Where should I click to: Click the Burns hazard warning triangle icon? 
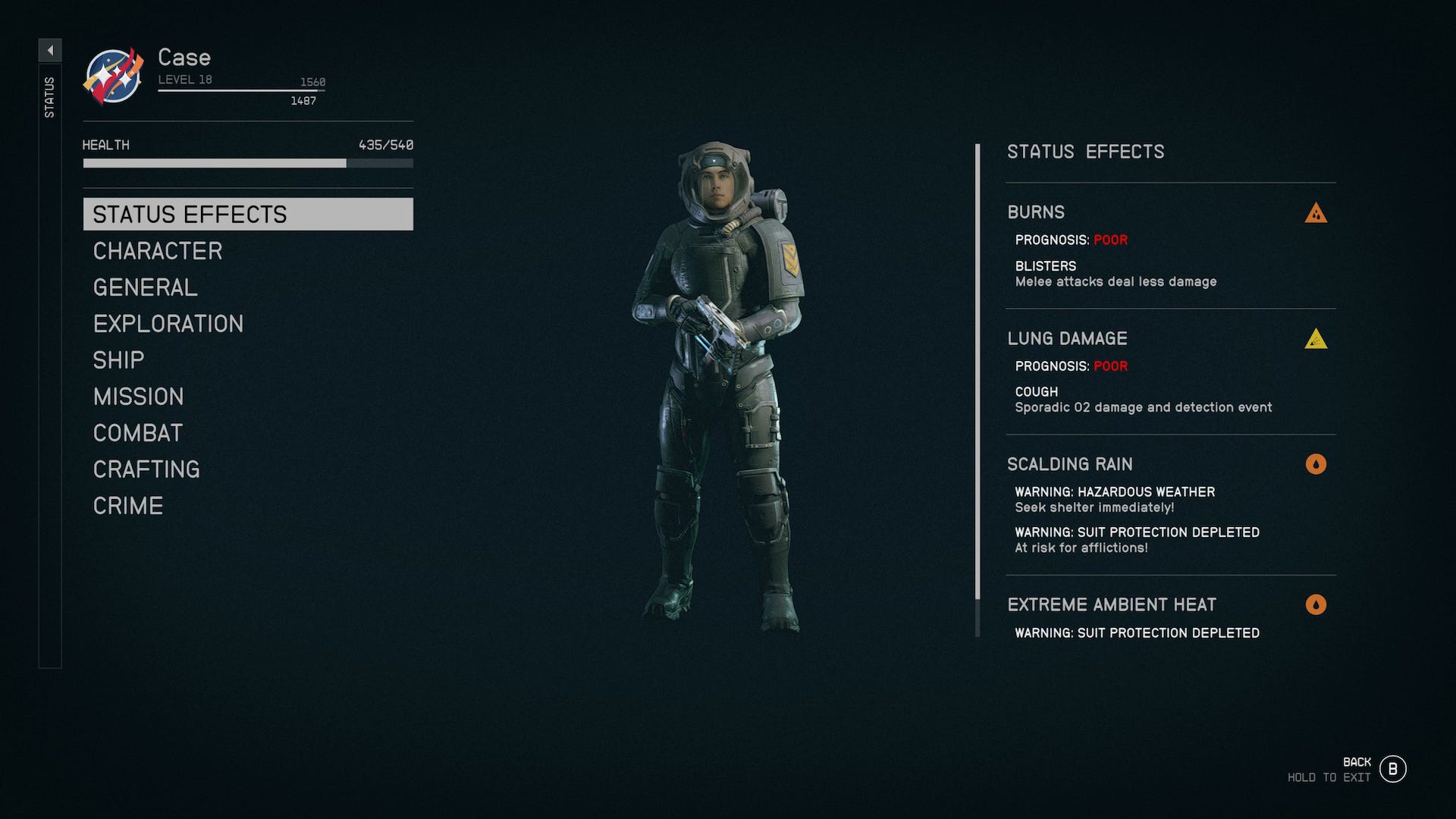coord(1316,213)
